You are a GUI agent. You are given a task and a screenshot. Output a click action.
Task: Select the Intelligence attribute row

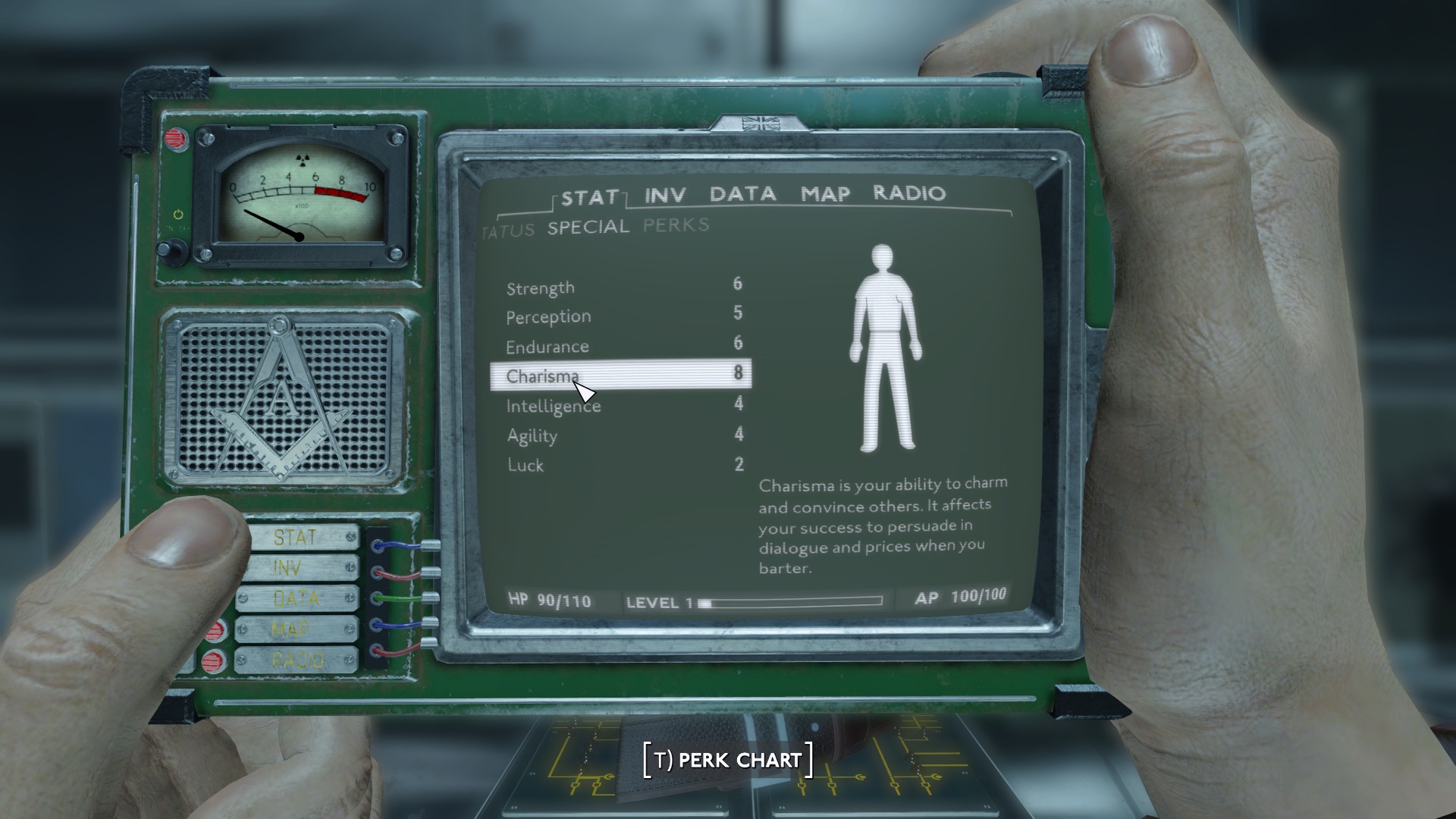point(622,406)
